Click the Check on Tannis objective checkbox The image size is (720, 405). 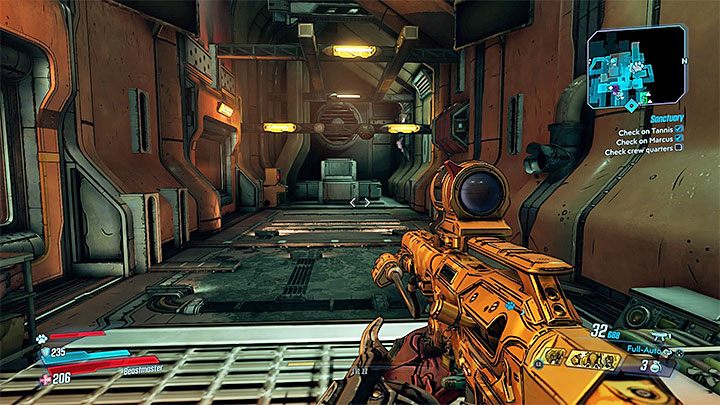[x=679, y=127]
